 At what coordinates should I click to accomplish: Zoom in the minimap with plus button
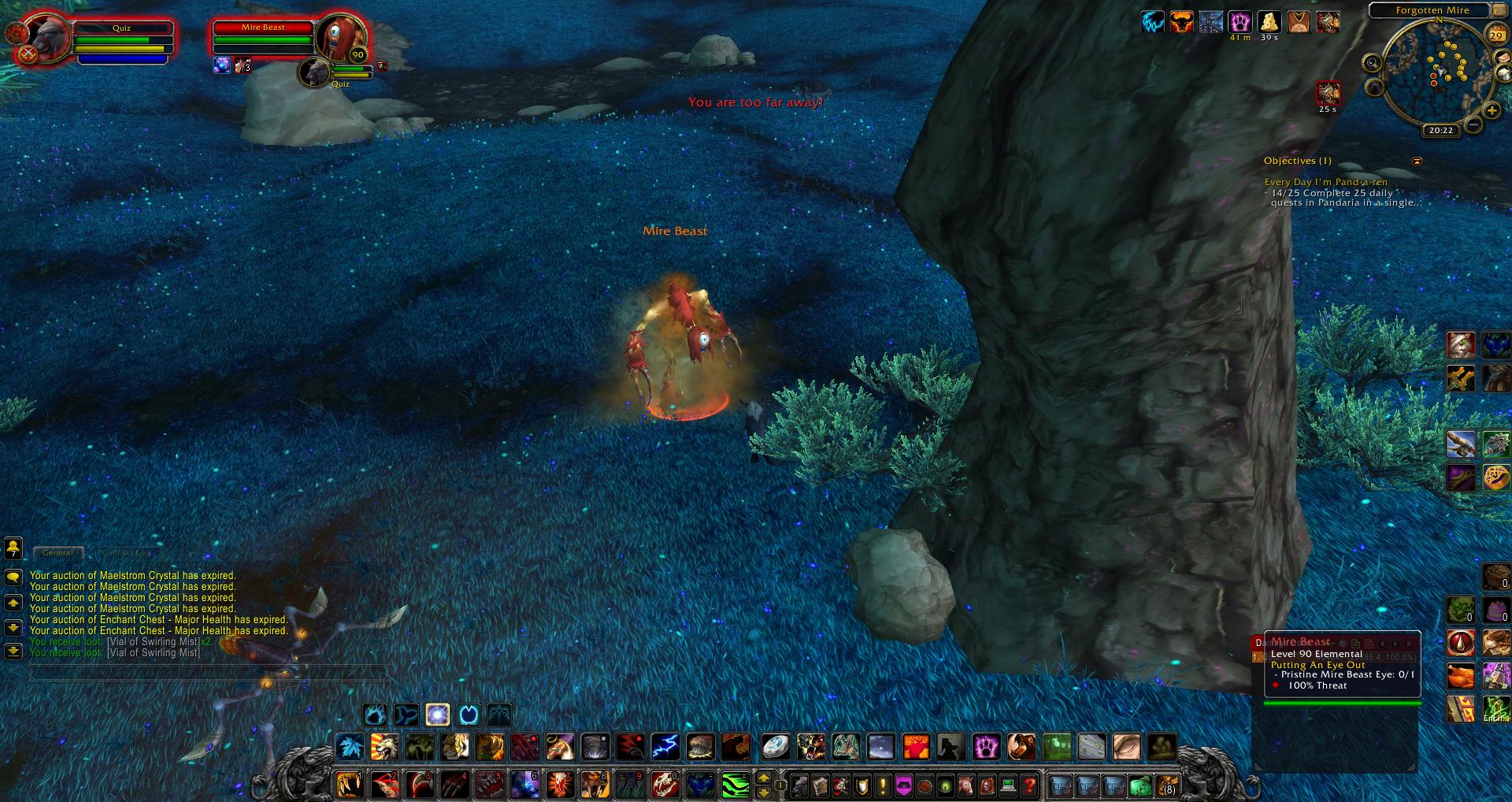pyautogui.click(x=1491, y=111)
